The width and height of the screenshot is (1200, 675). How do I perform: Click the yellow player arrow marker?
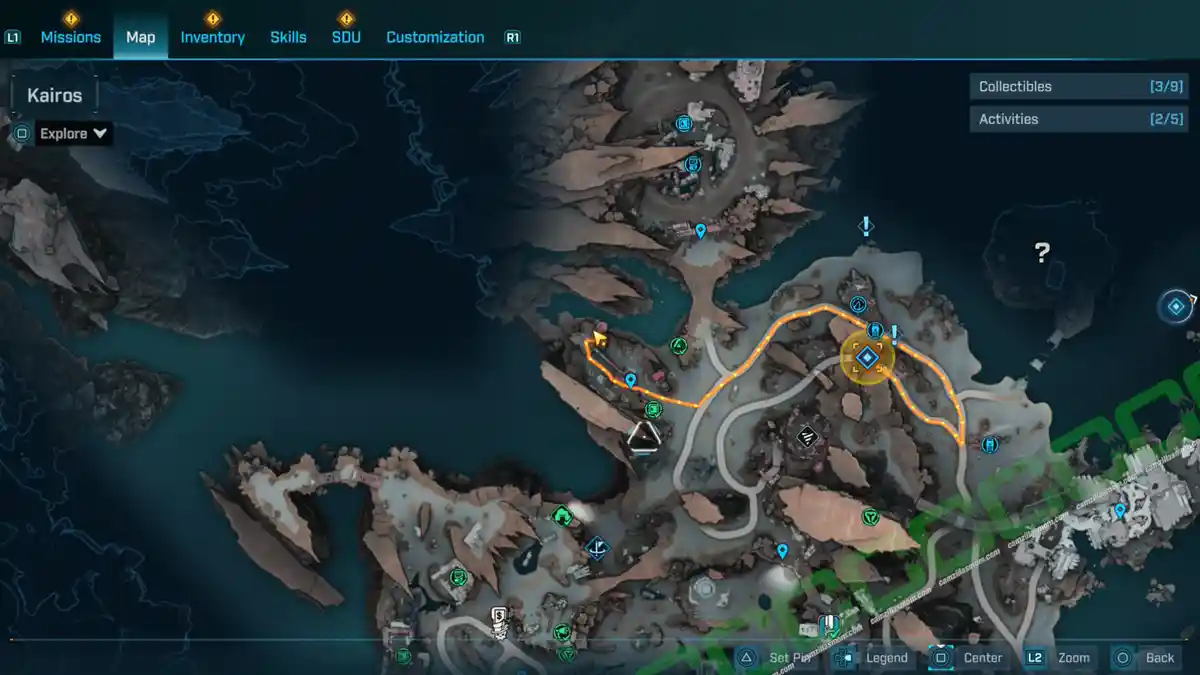click(599, 339)
